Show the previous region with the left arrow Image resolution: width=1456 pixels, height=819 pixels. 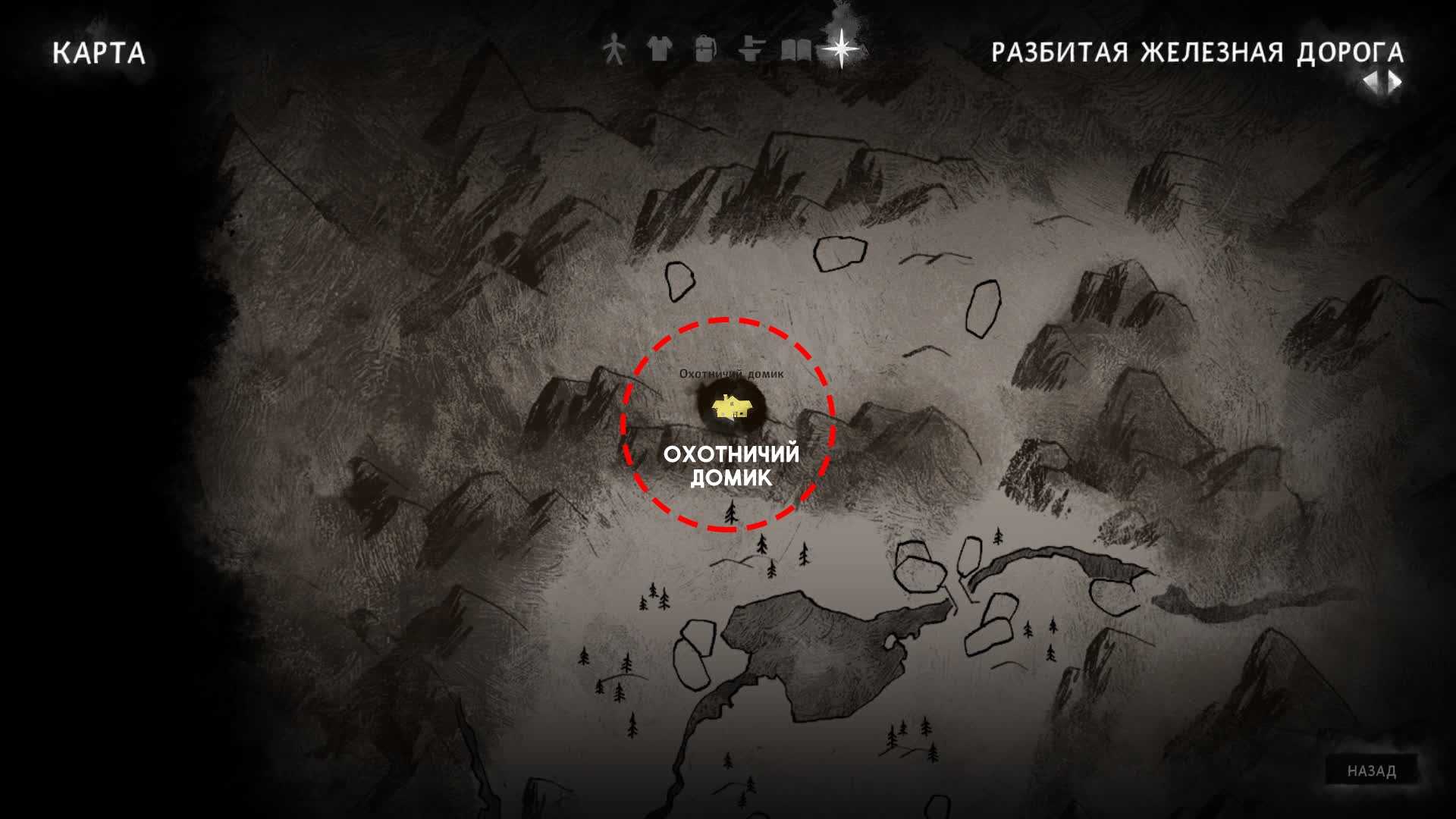coord(1371,82)
